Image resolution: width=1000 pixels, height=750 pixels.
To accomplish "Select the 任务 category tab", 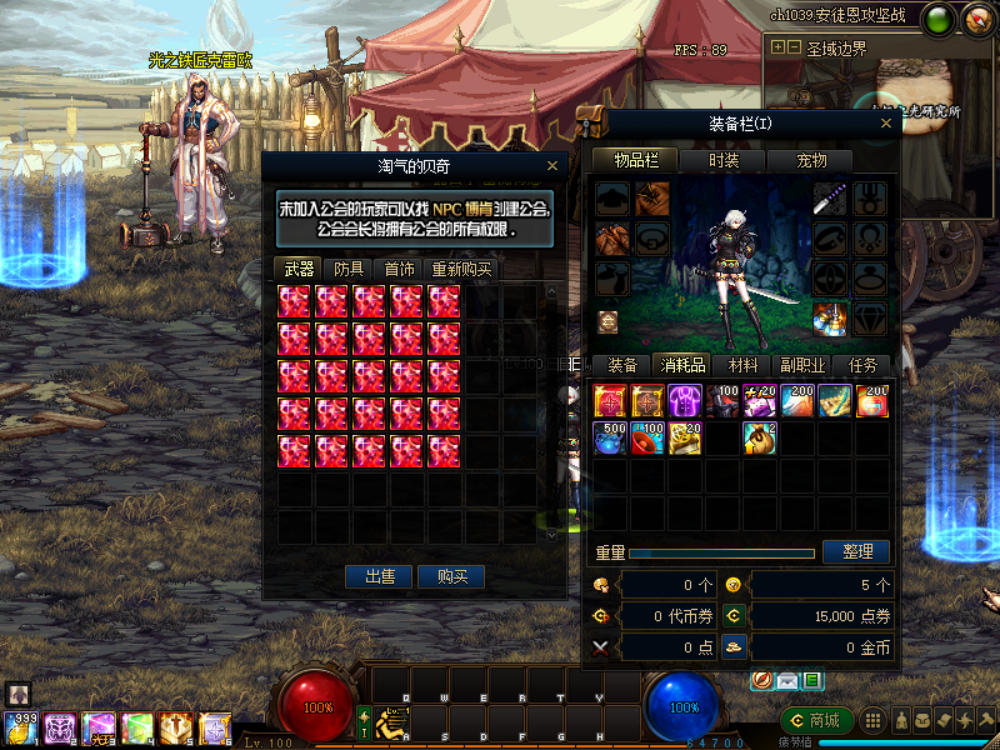I will click(x=862, y=366).
